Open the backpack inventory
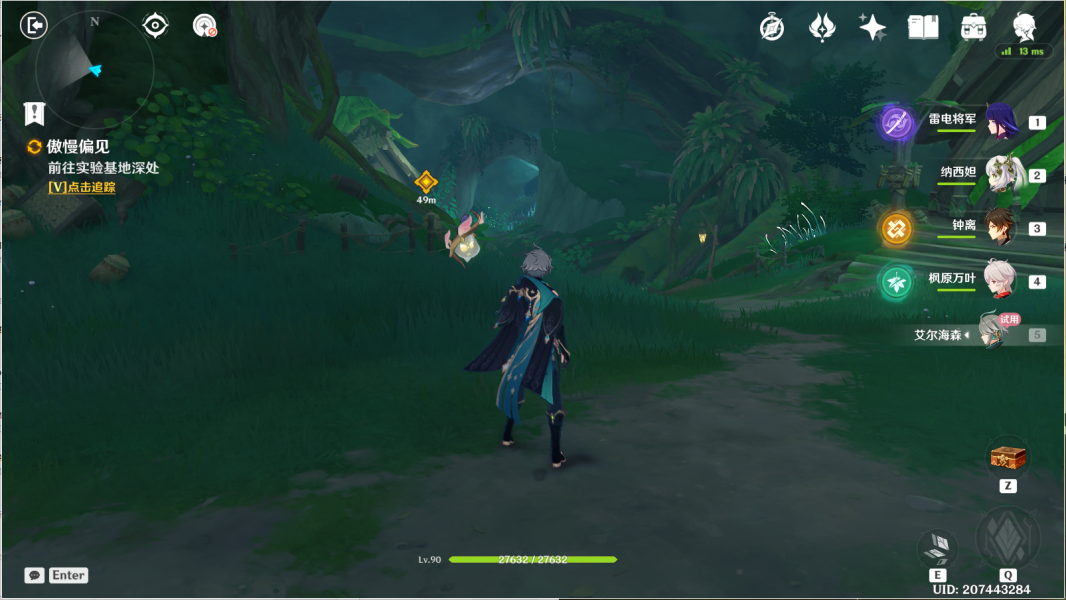This screenshot has width=1066, height=600. click(973, 28)
